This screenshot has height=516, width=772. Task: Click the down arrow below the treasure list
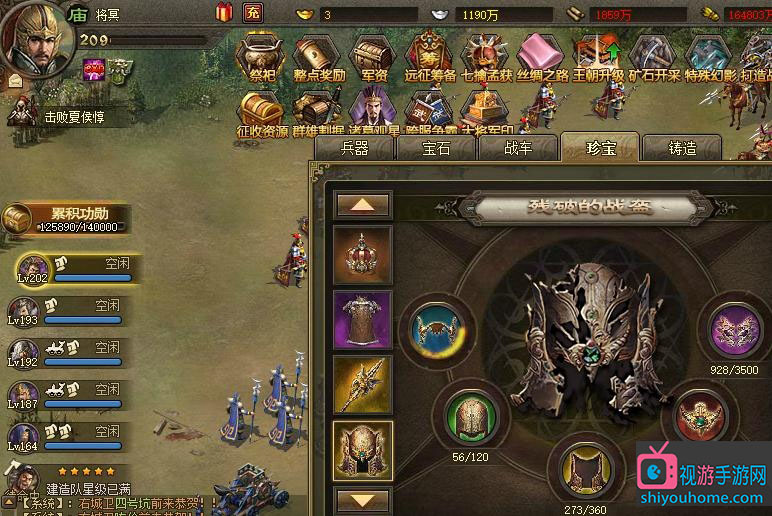362,498
